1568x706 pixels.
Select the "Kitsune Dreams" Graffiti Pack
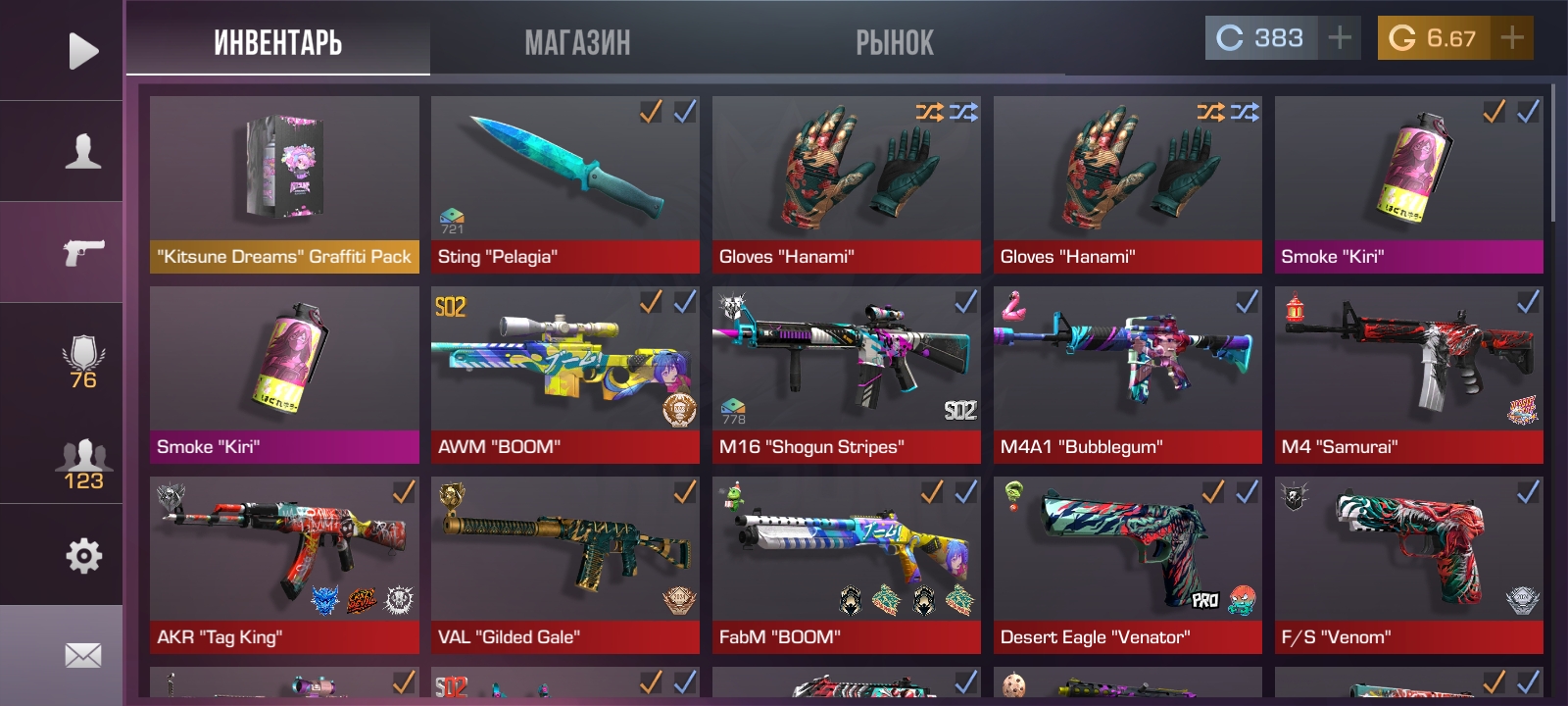[284, 183]
